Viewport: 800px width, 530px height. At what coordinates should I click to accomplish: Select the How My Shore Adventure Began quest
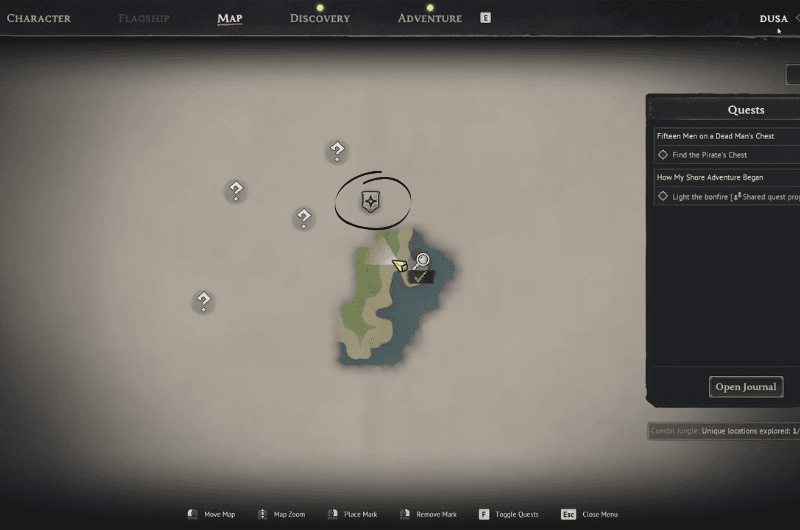[x=710, y=177]
